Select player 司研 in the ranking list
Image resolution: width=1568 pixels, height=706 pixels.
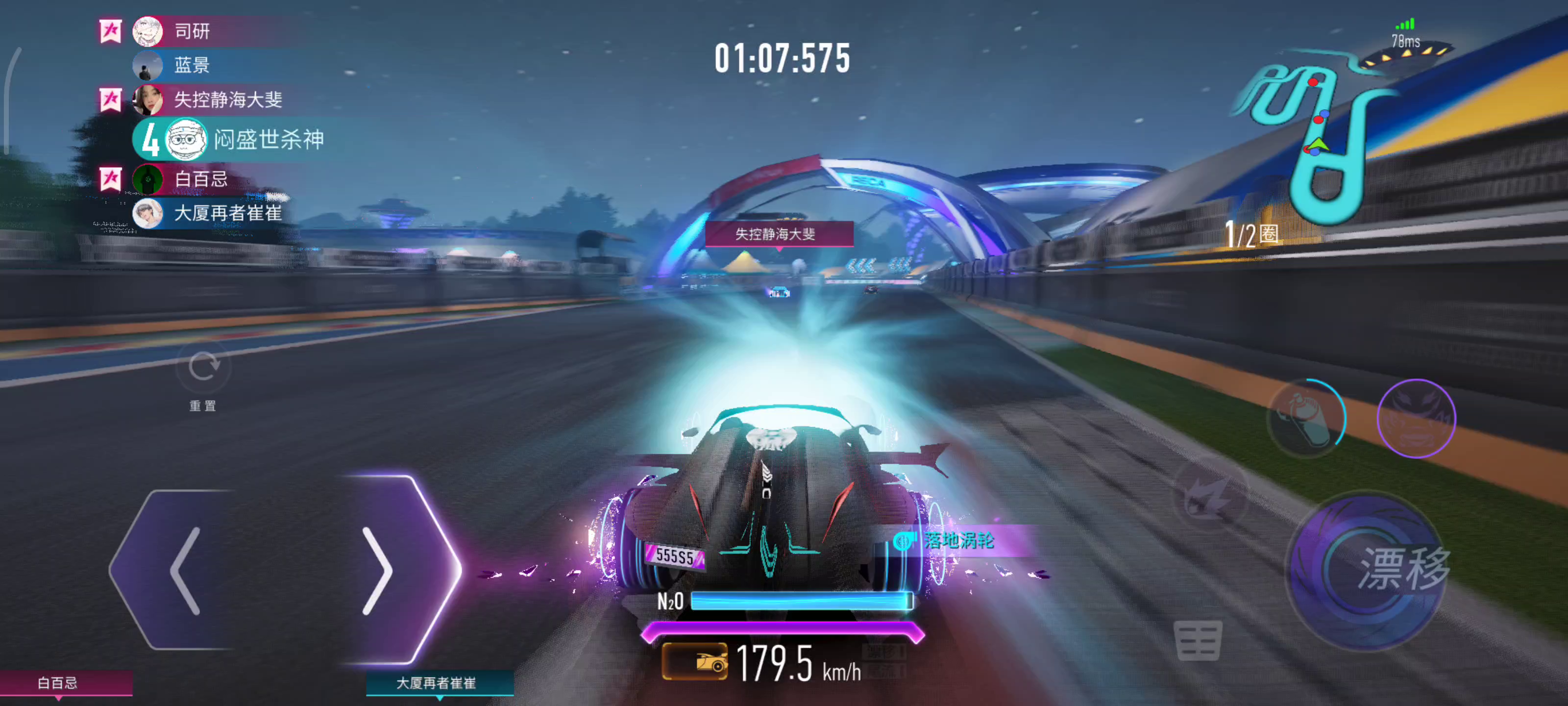click(x=192, y=31)
